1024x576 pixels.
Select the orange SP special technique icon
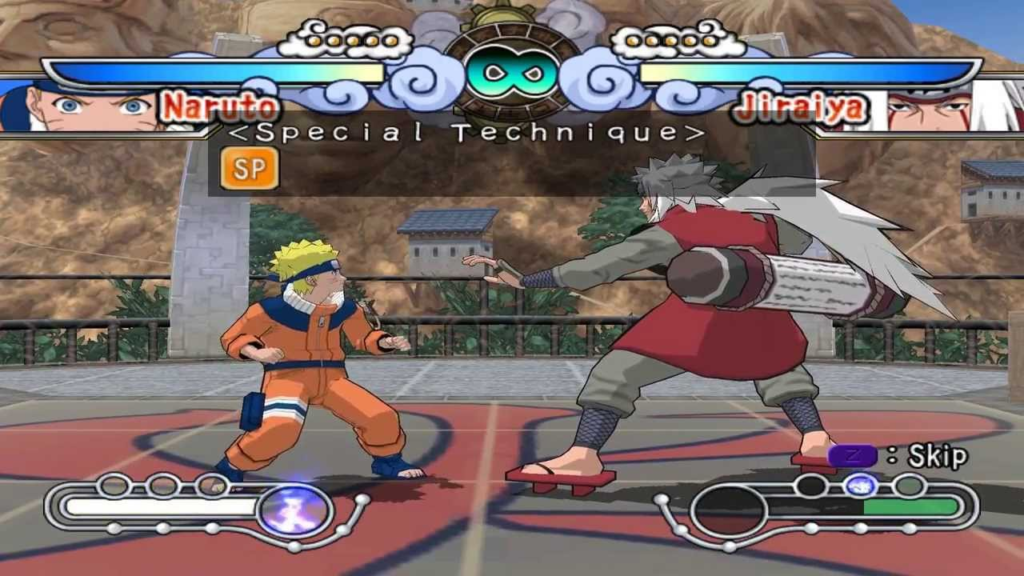coord(249,169)
